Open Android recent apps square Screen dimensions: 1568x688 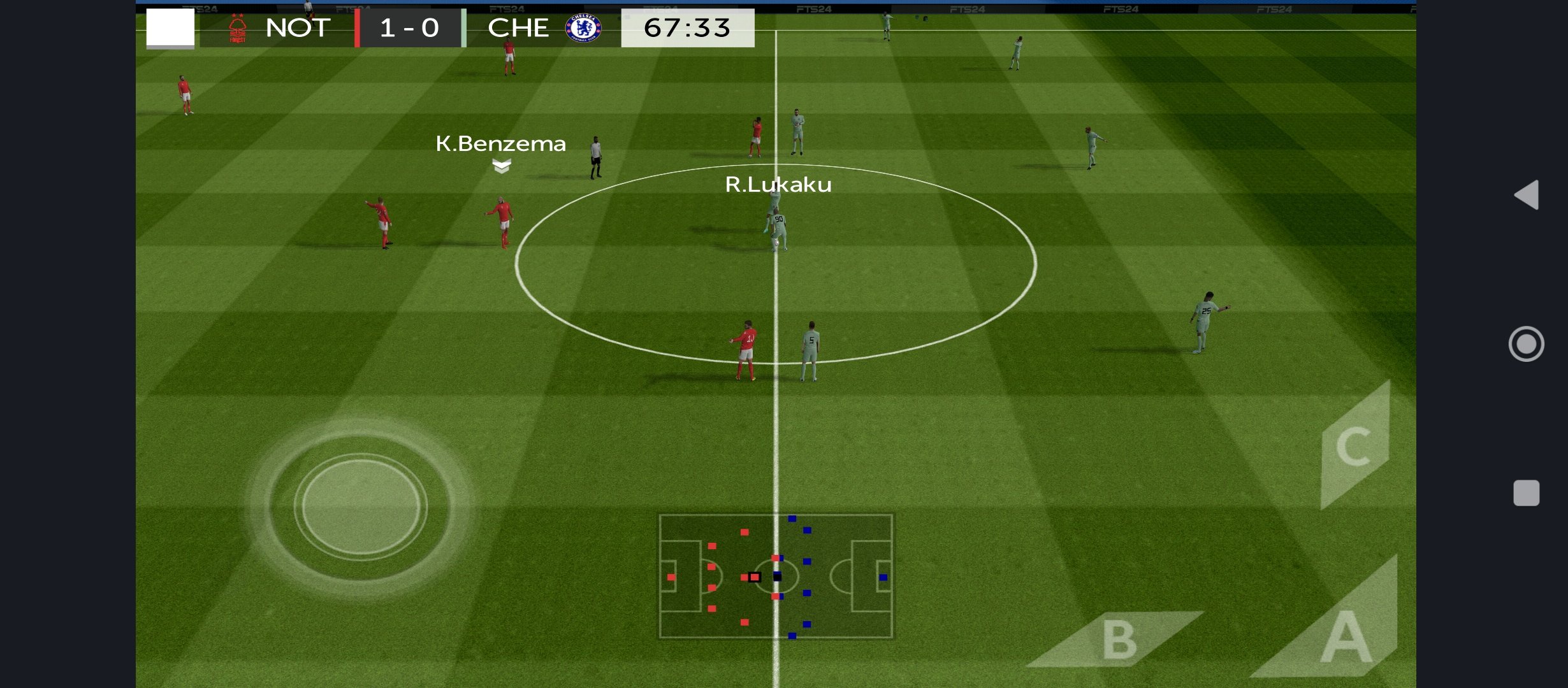(x=1526, y=493)
